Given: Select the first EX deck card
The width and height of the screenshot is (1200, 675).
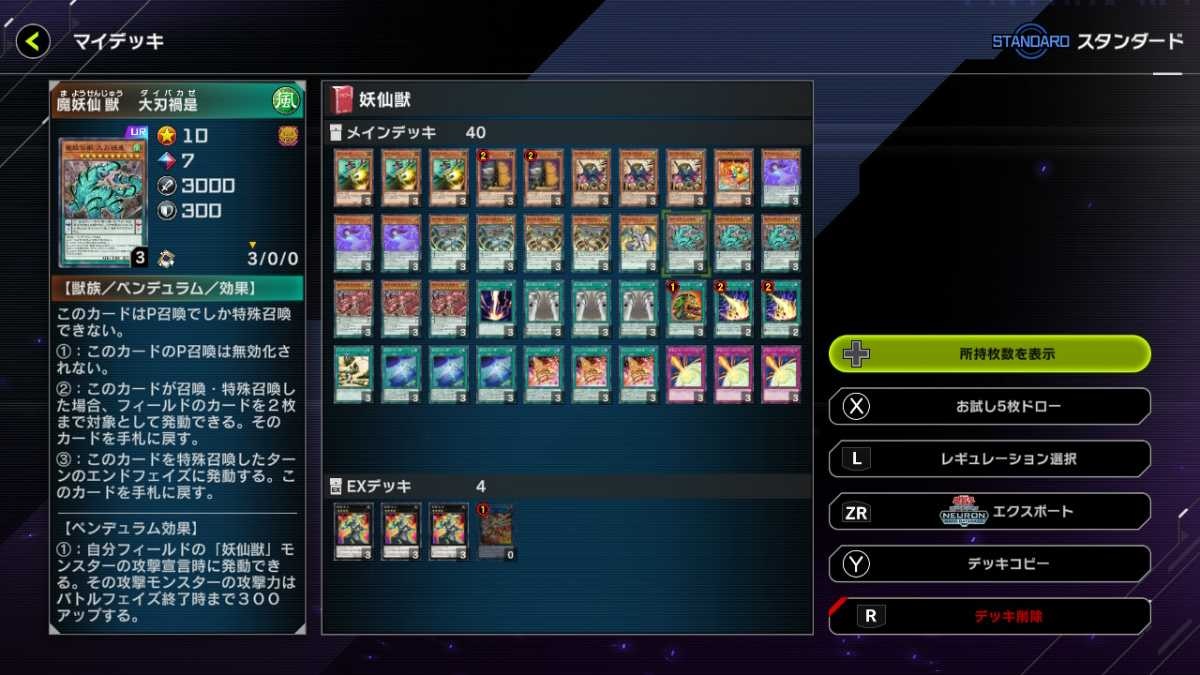Looking at the screenshot, I should (x=353, y=531).
